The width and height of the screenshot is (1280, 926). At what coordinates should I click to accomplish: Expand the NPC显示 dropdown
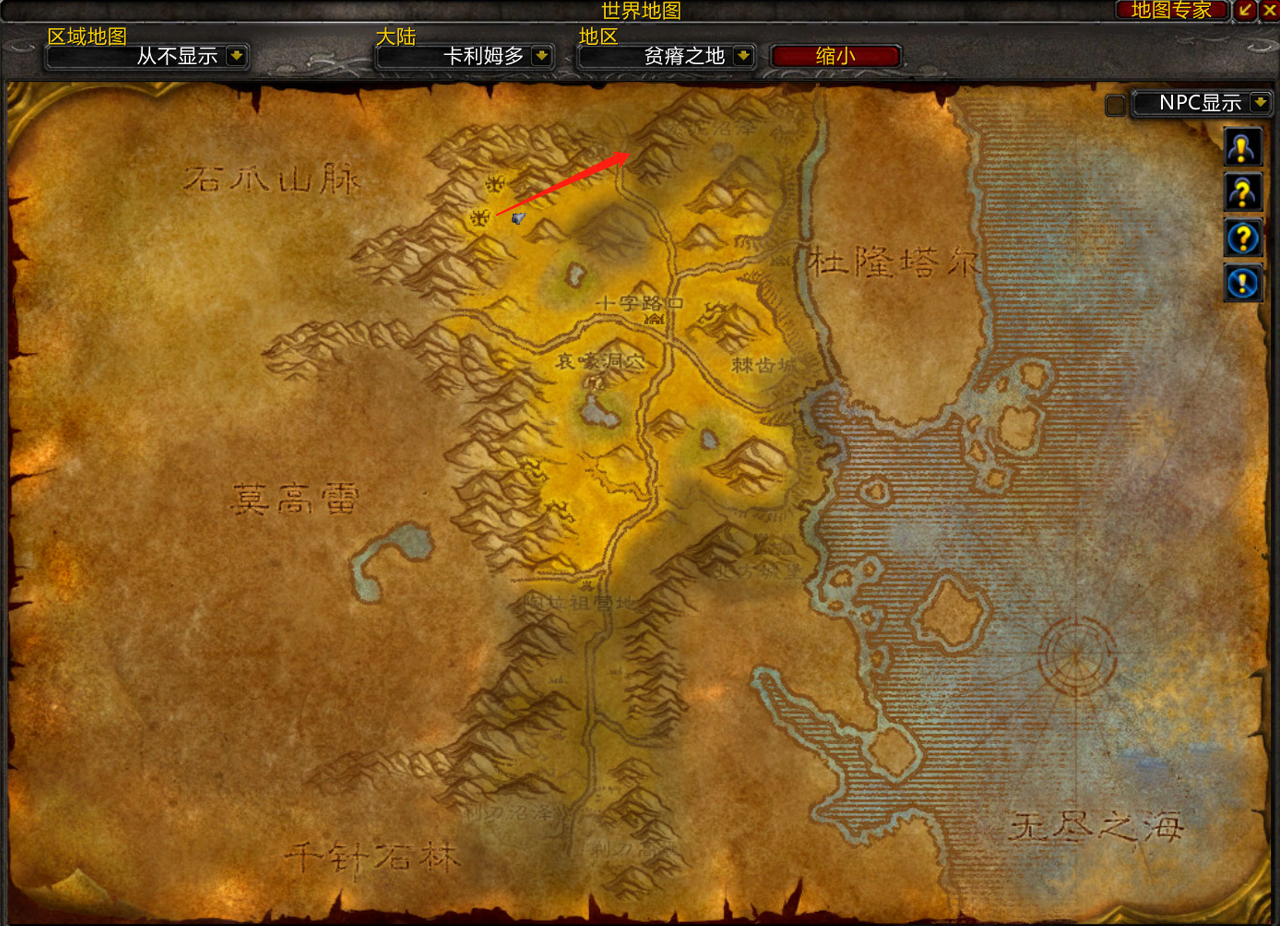1260,102
